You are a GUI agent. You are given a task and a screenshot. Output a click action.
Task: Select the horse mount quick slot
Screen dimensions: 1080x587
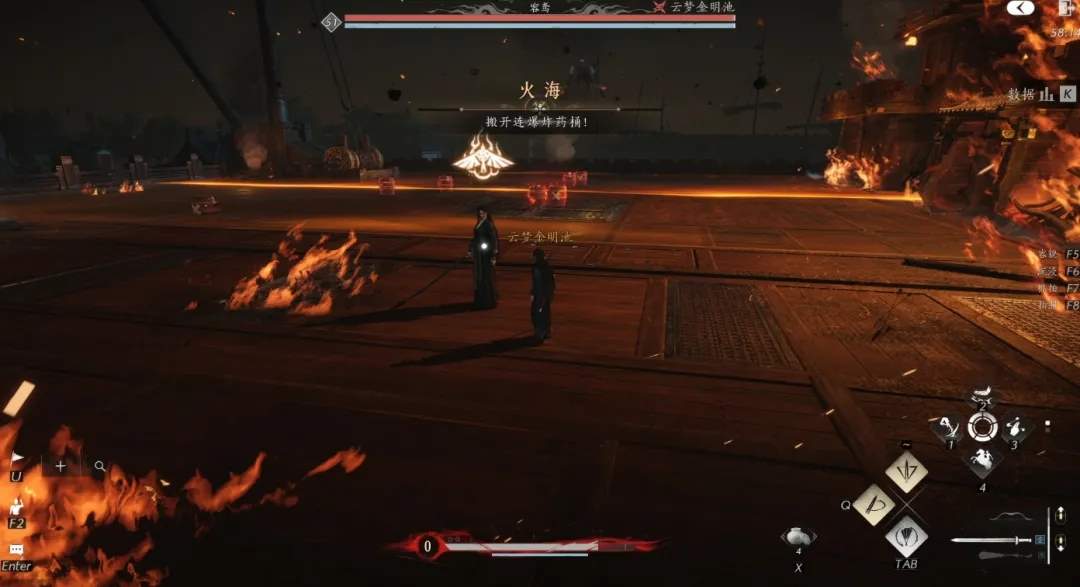[981, 461]
